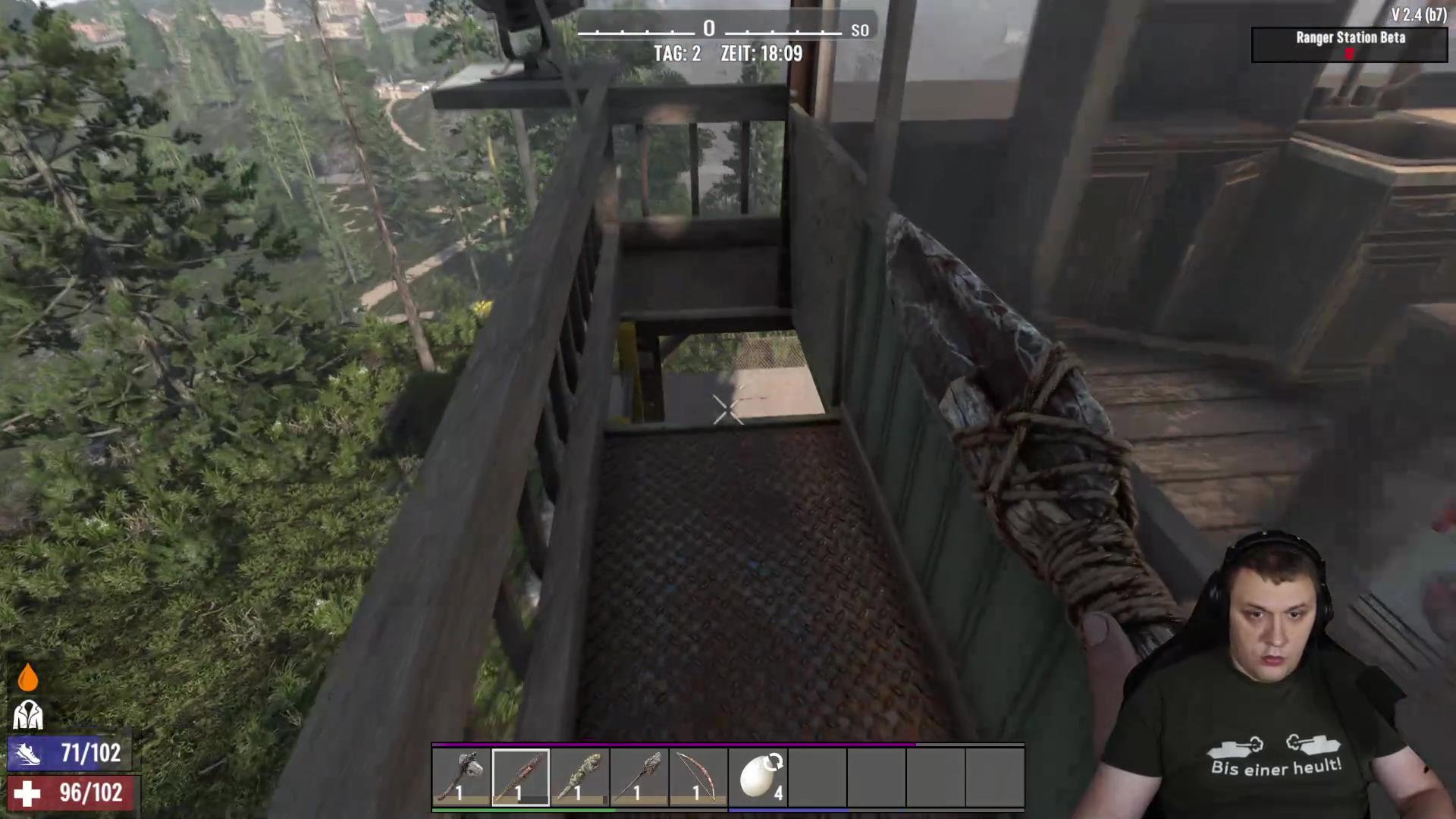1456x819 pixels.
Task: Click the compass bar at top
Action: [x=709, y=30]
